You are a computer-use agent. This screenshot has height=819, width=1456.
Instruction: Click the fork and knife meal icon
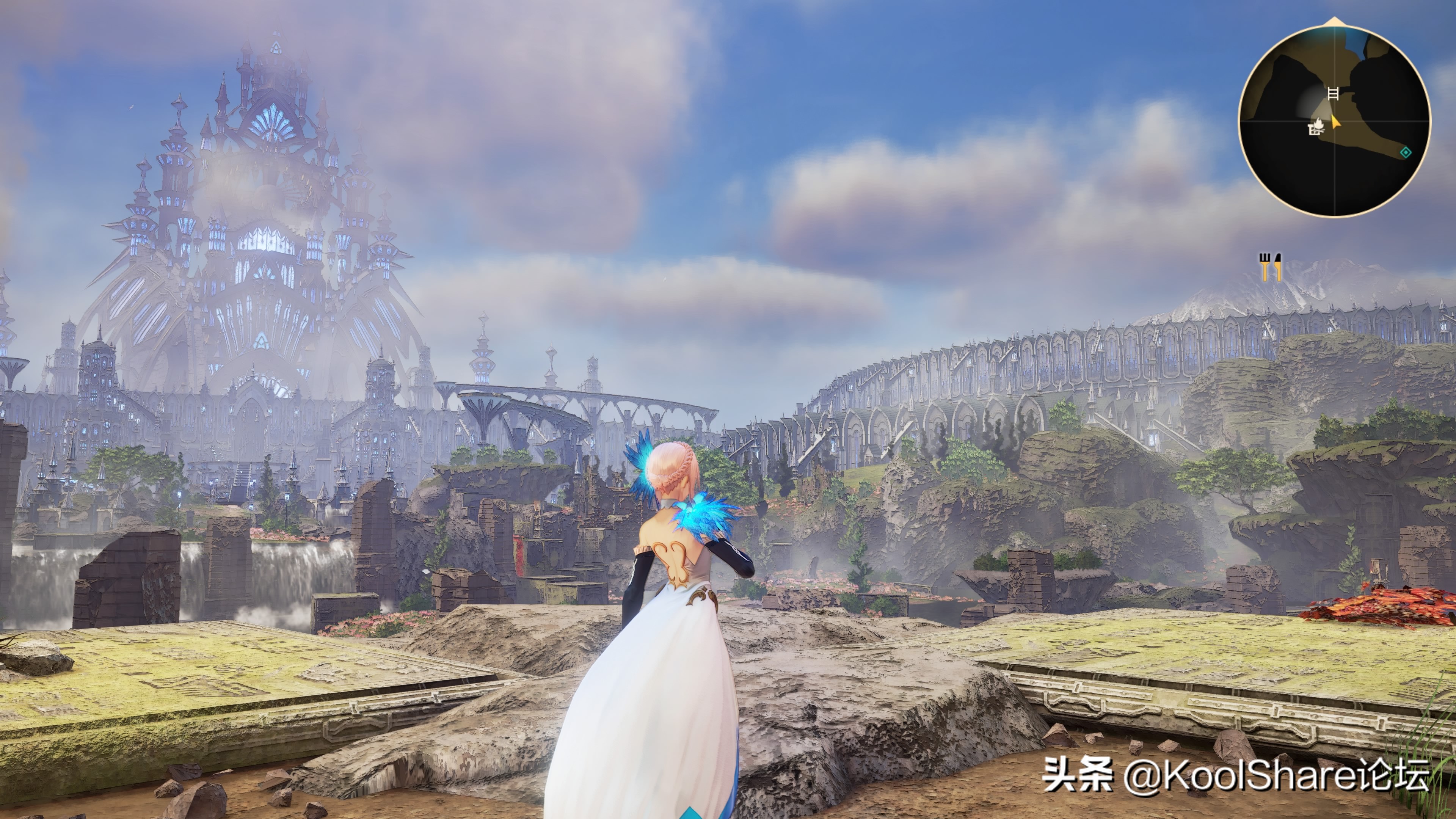coord(1270,267)
